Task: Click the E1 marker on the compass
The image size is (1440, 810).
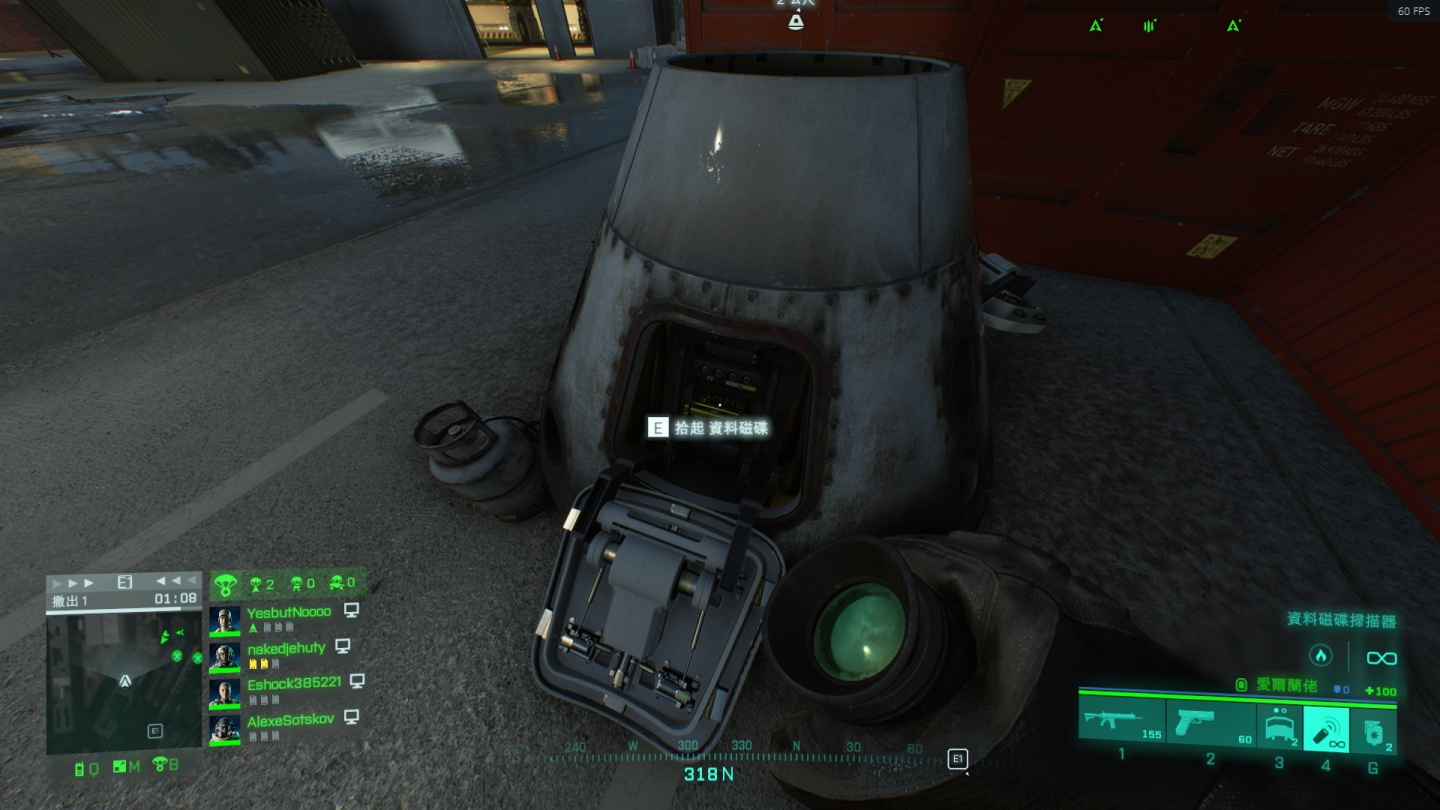Action: [x=957, y=759]
